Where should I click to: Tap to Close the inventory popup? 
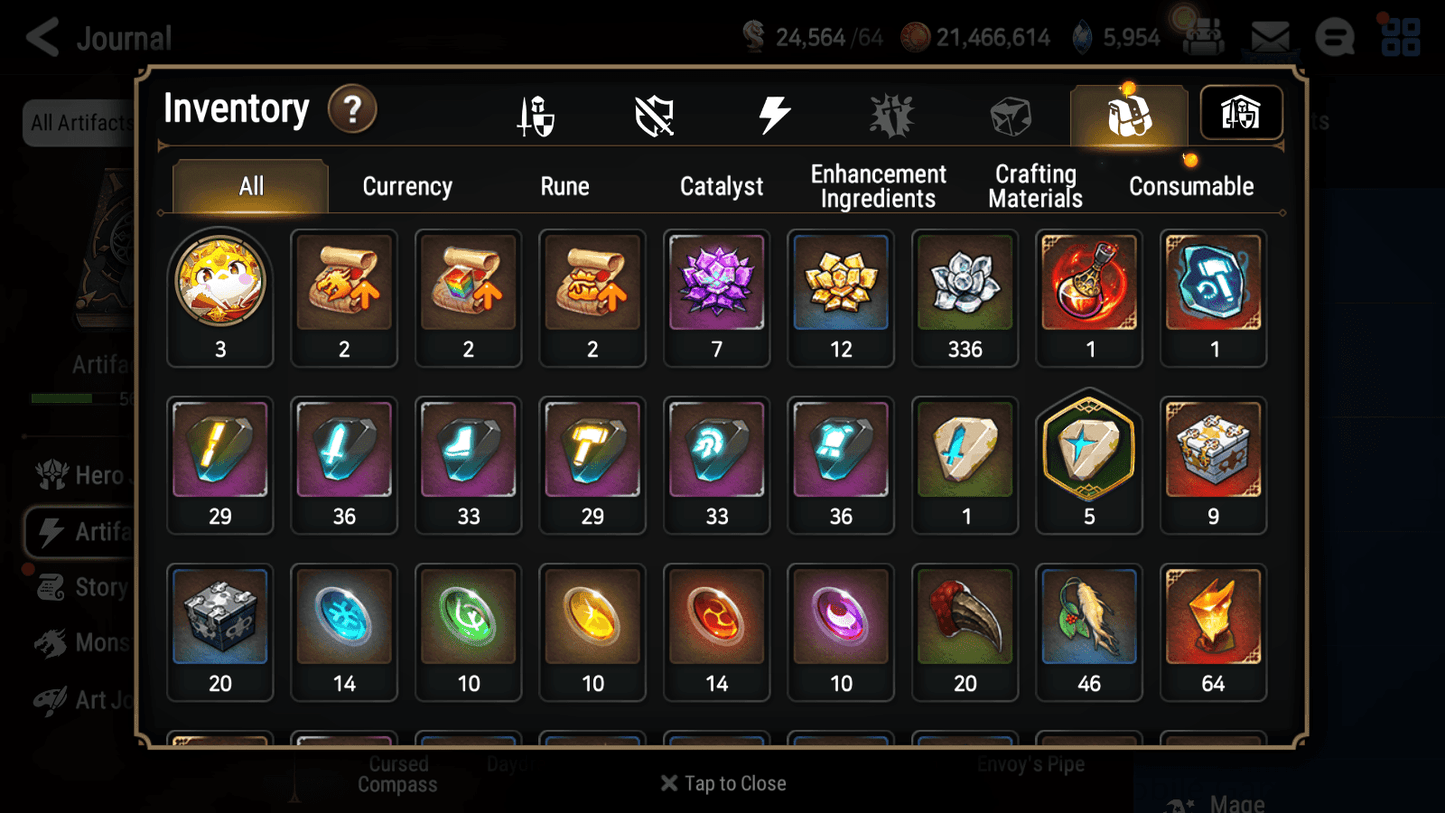click(x=722, y=783)
